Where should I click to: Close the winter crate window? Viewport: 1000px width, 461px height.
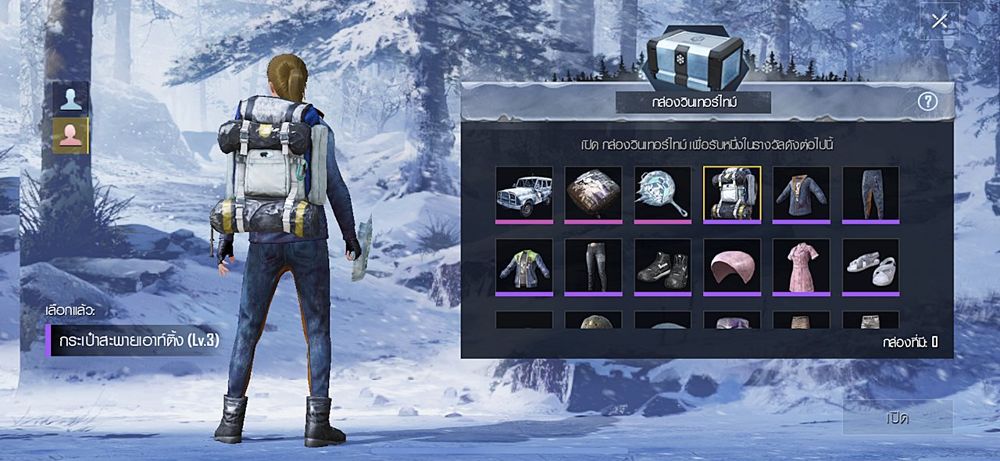[939, 21]
